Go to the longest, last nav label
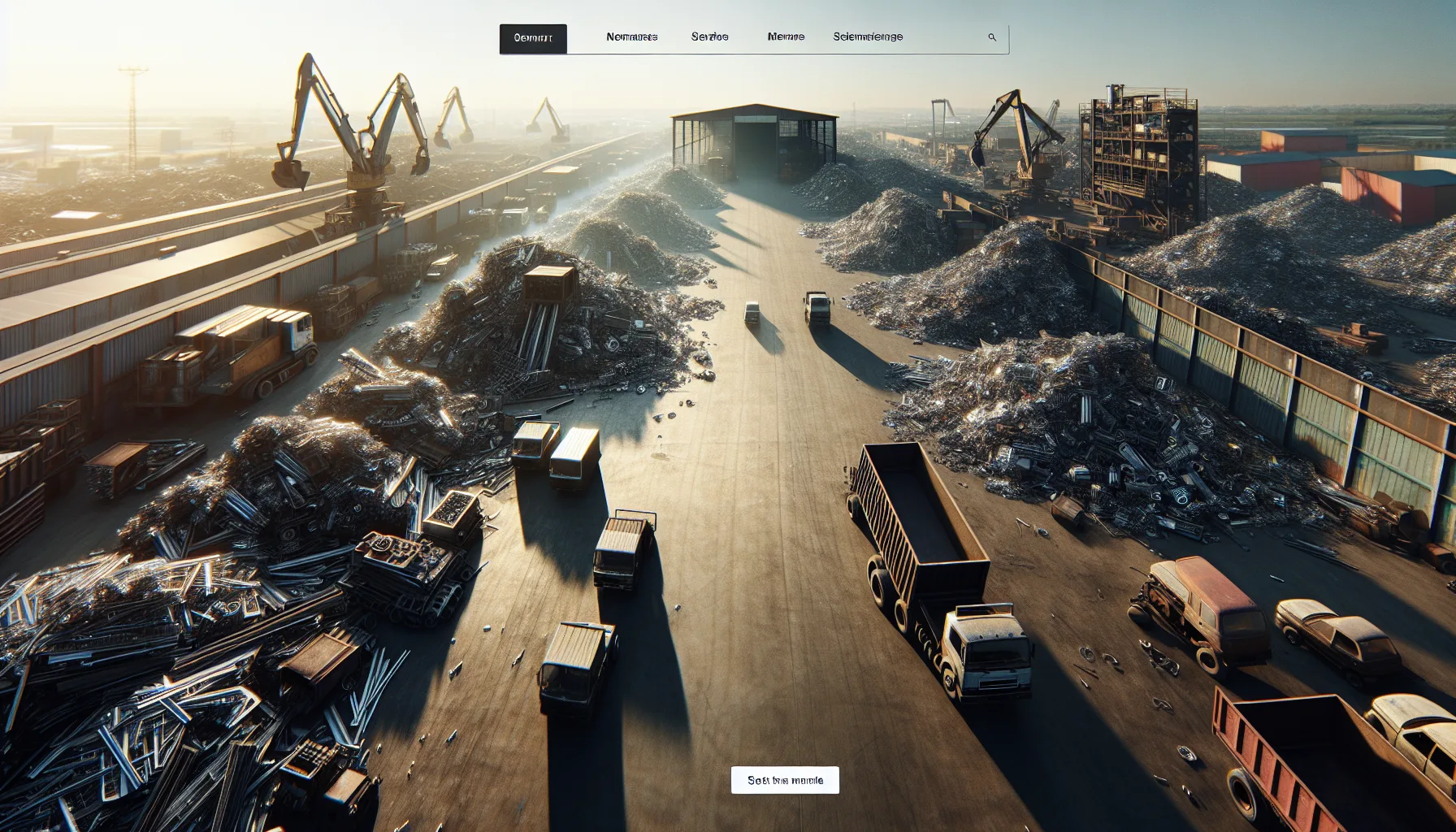Screen dimensions: 1456x832 click(868, 37)
